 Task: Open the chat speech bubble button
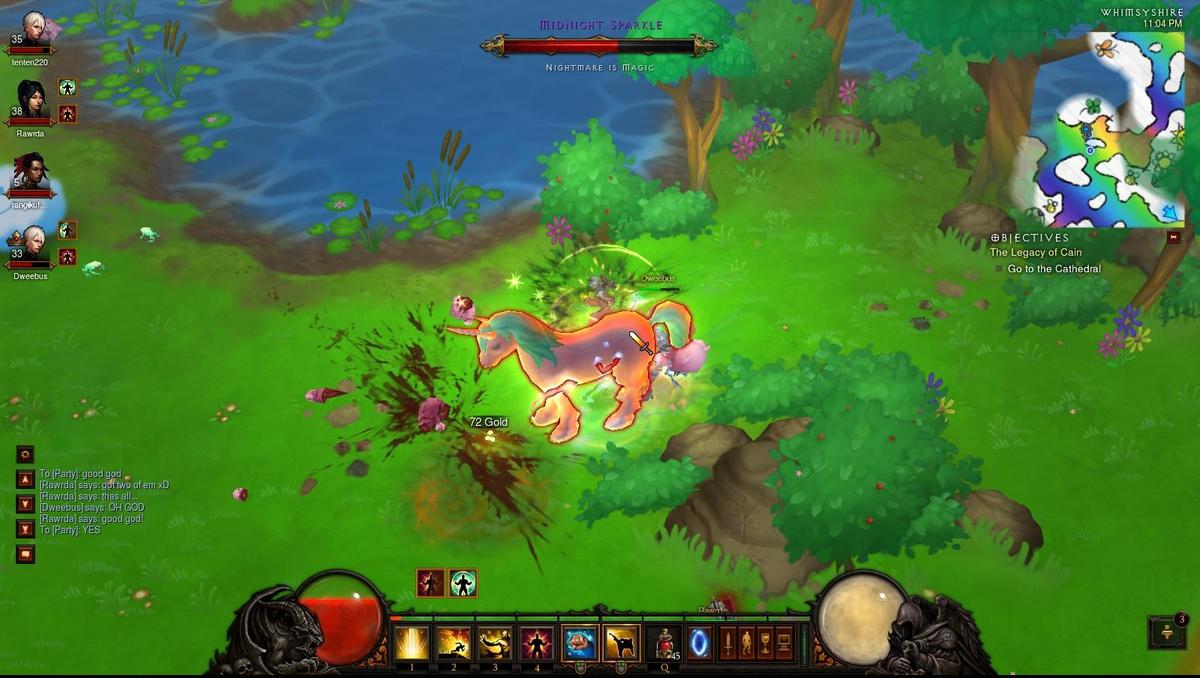(x=26, y=553)
